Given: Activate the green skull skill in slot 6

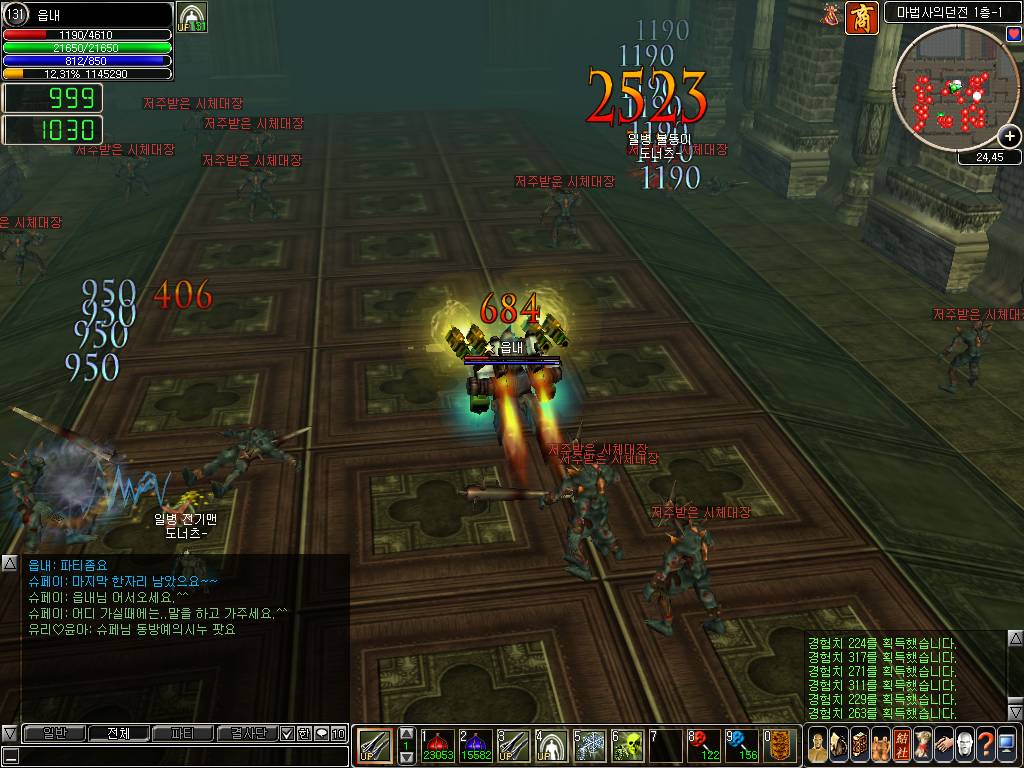Looking at the screenshot, I should (x=628, y=746).
